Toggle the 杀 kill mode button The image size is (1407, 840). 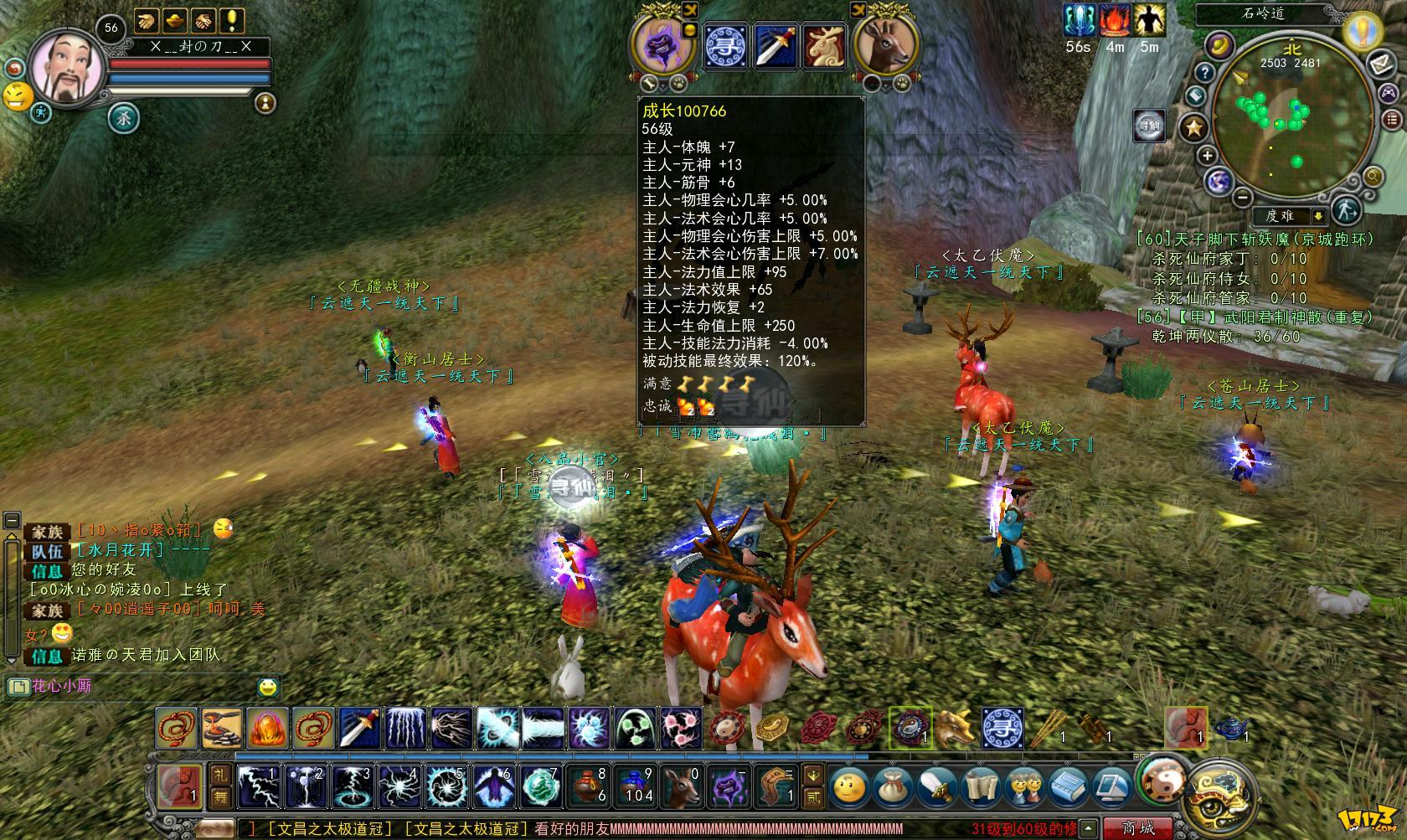click(x=124, y=118)
